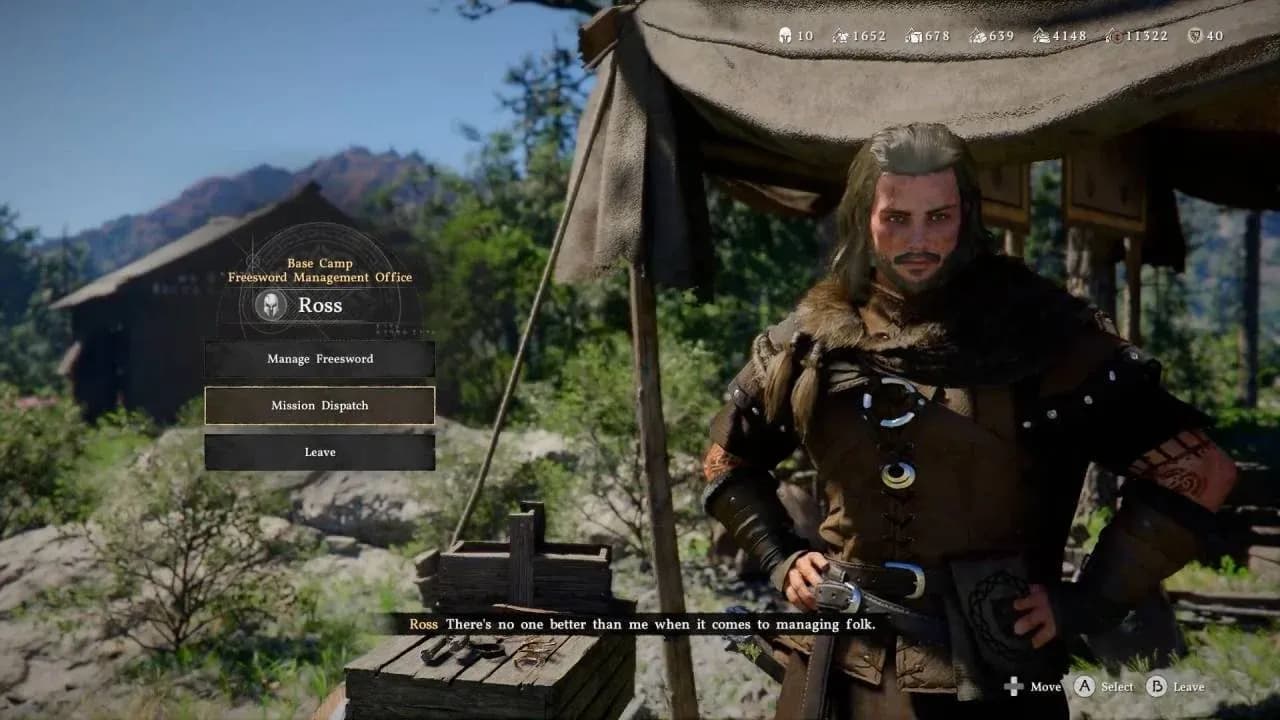Open the Manage Freesword option
The height and width of the screenshot is (720, 1280).
pos(319,359)
